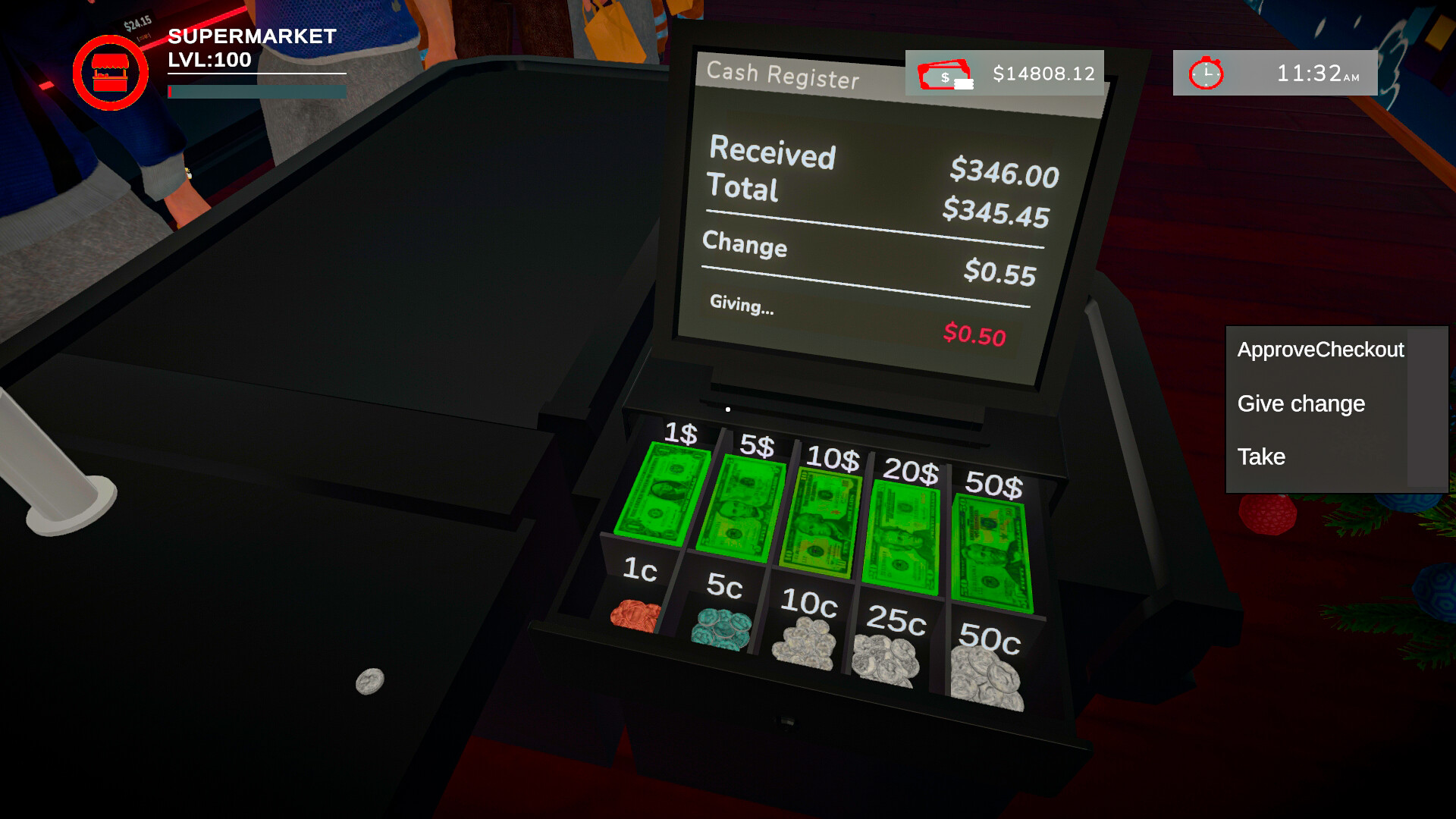Click the red supermarket store icon

tap(111, 72)
